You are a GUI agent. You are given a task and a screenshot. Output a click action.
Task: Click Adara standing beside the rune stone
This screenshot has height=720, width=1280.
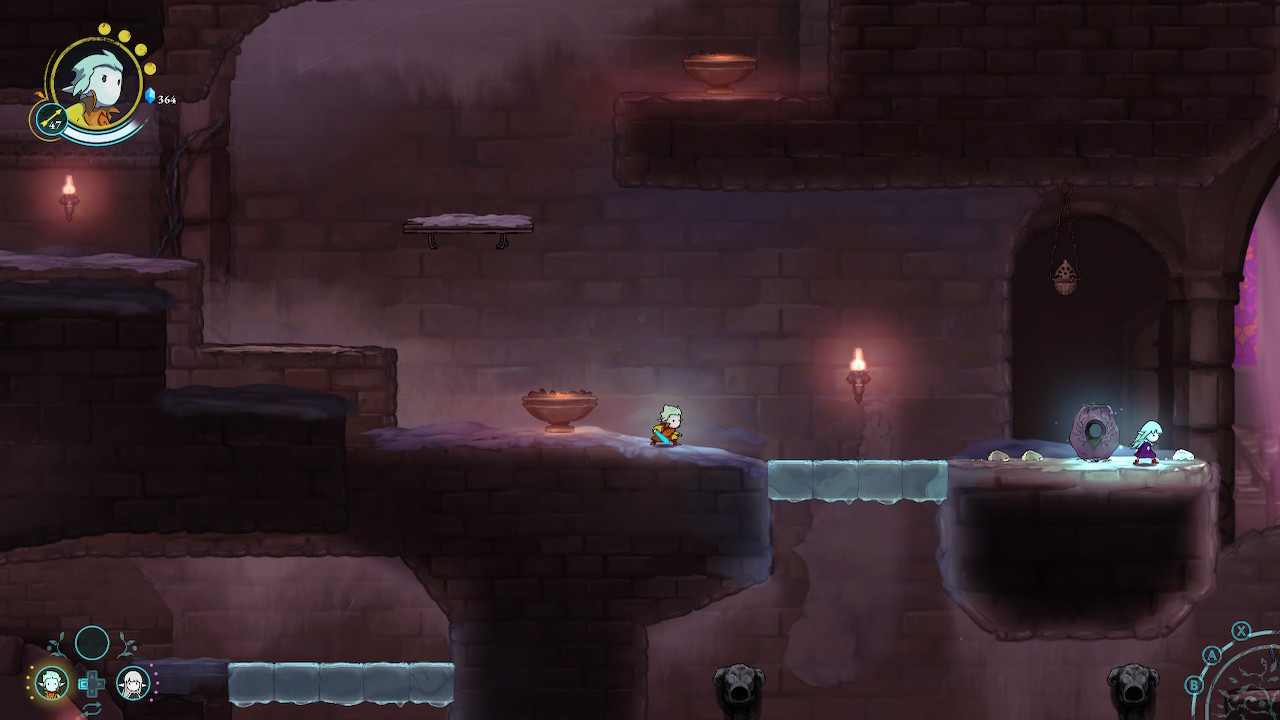coord(1148,440)
